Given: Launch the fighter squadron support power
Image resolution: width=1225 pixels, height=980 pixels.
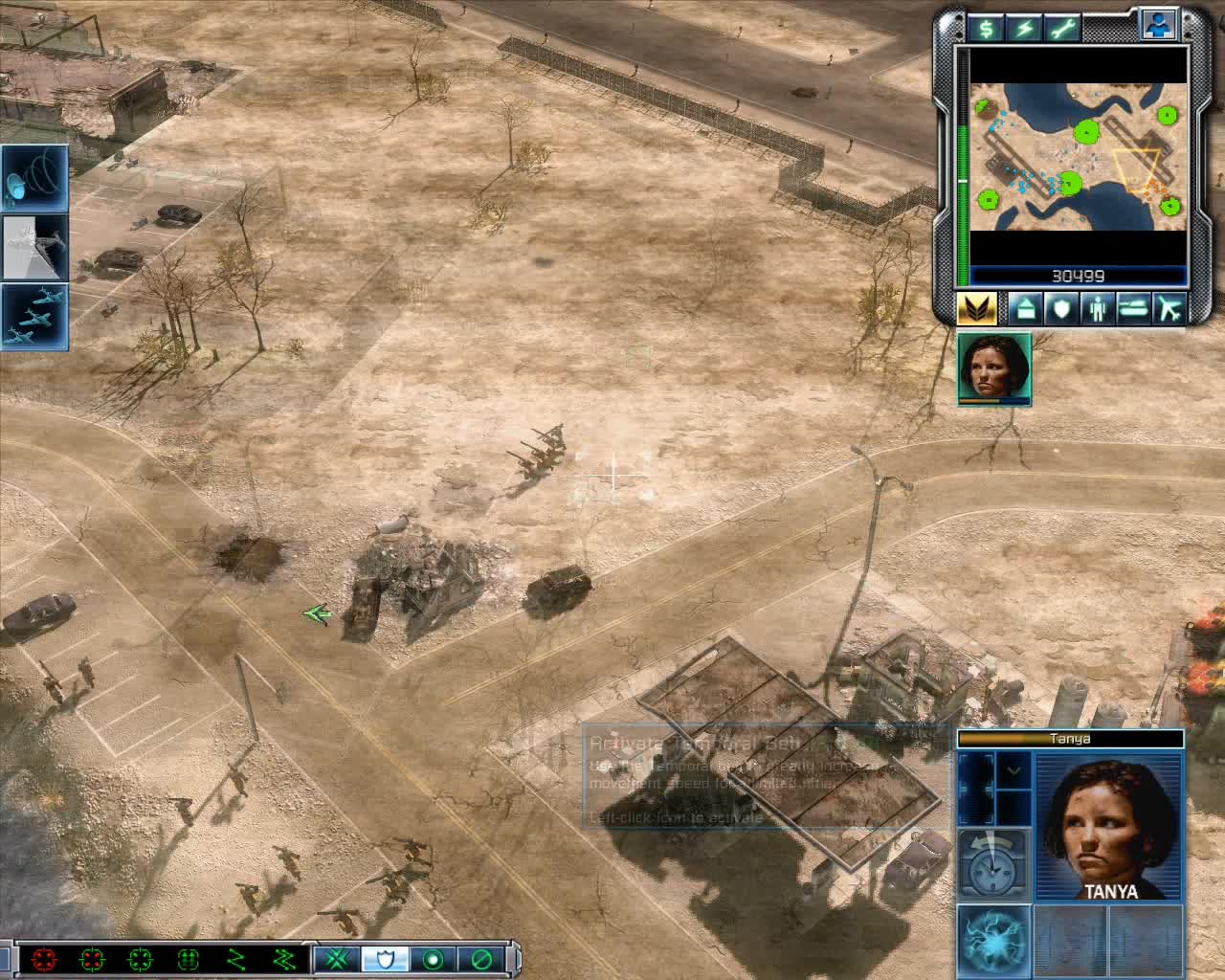Looking at the screenshot, I should click(33, 316).
